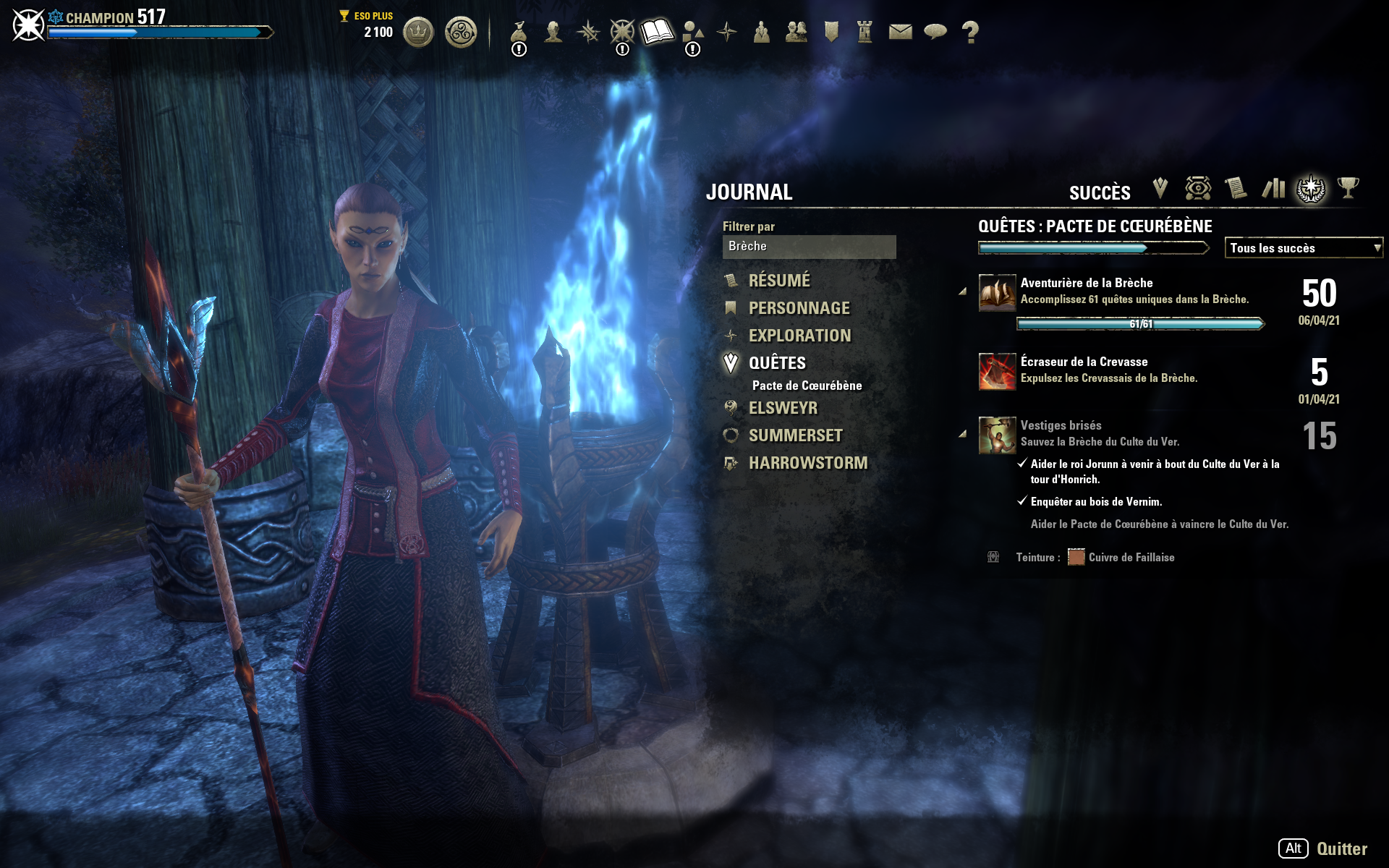Open the inventory bag icon
Screen dimensions: 1389x868
519,33
